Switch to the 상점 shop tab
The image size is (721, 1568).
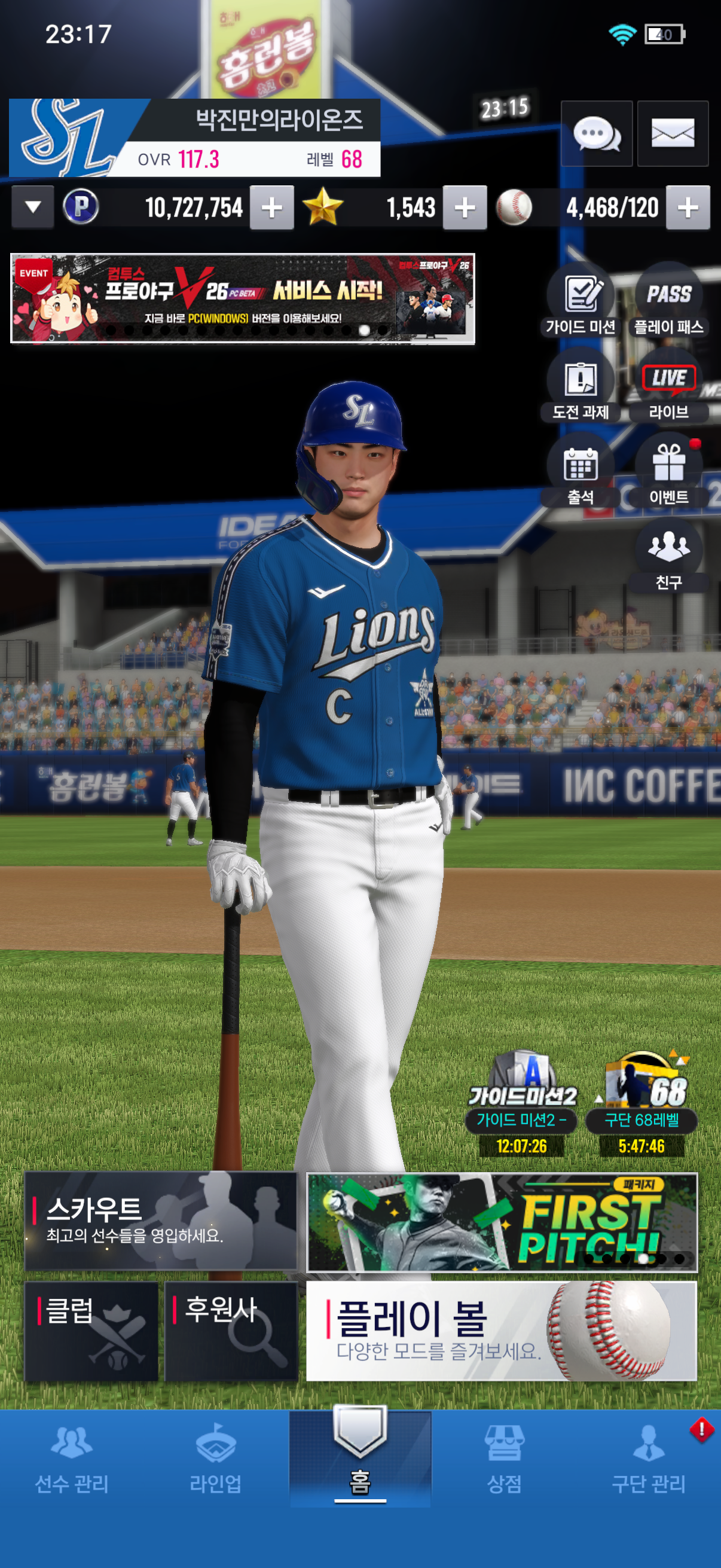[505, 1459]
